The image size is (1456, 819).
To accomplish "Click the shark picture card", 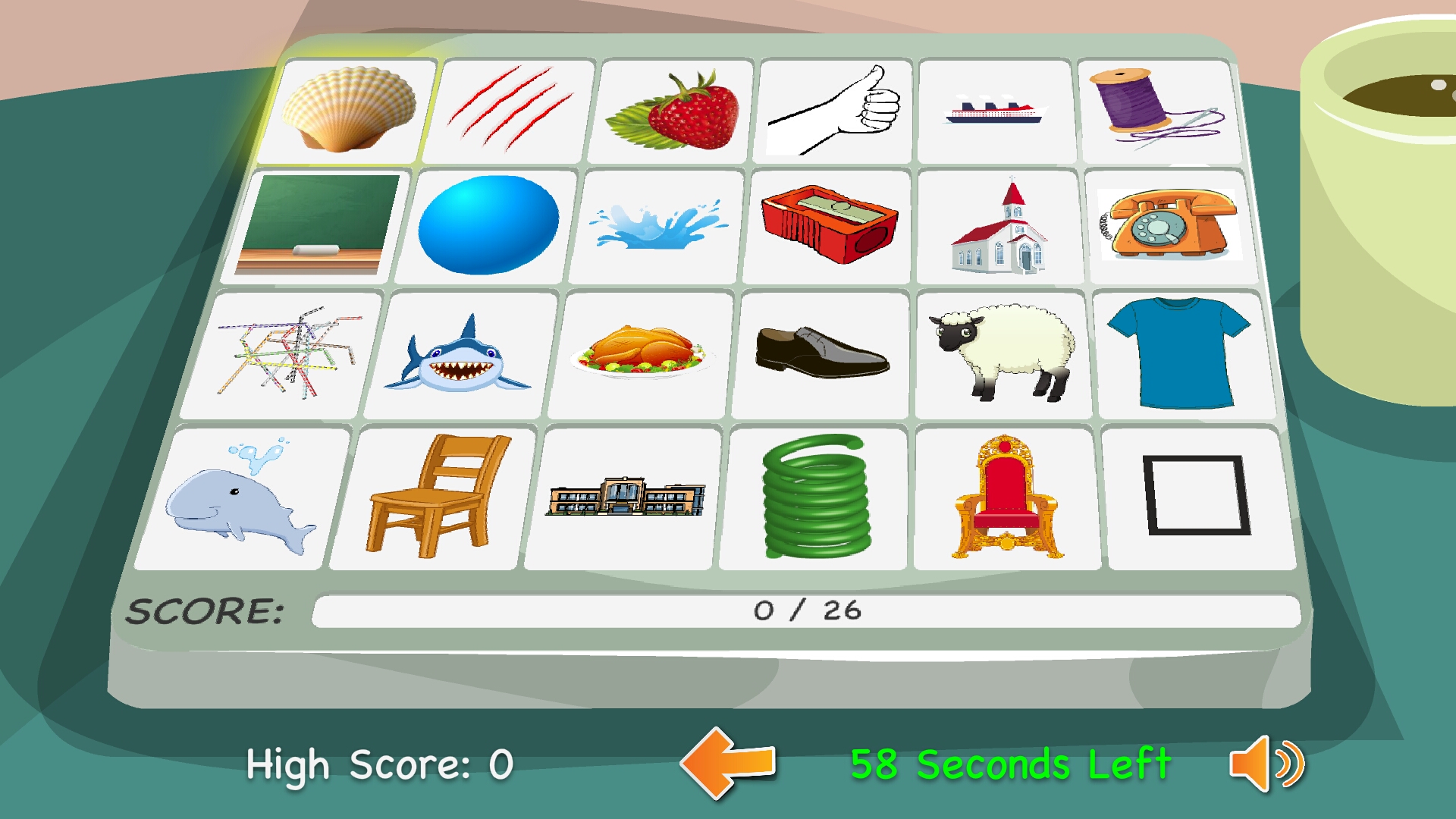I will tap(454, 355).
